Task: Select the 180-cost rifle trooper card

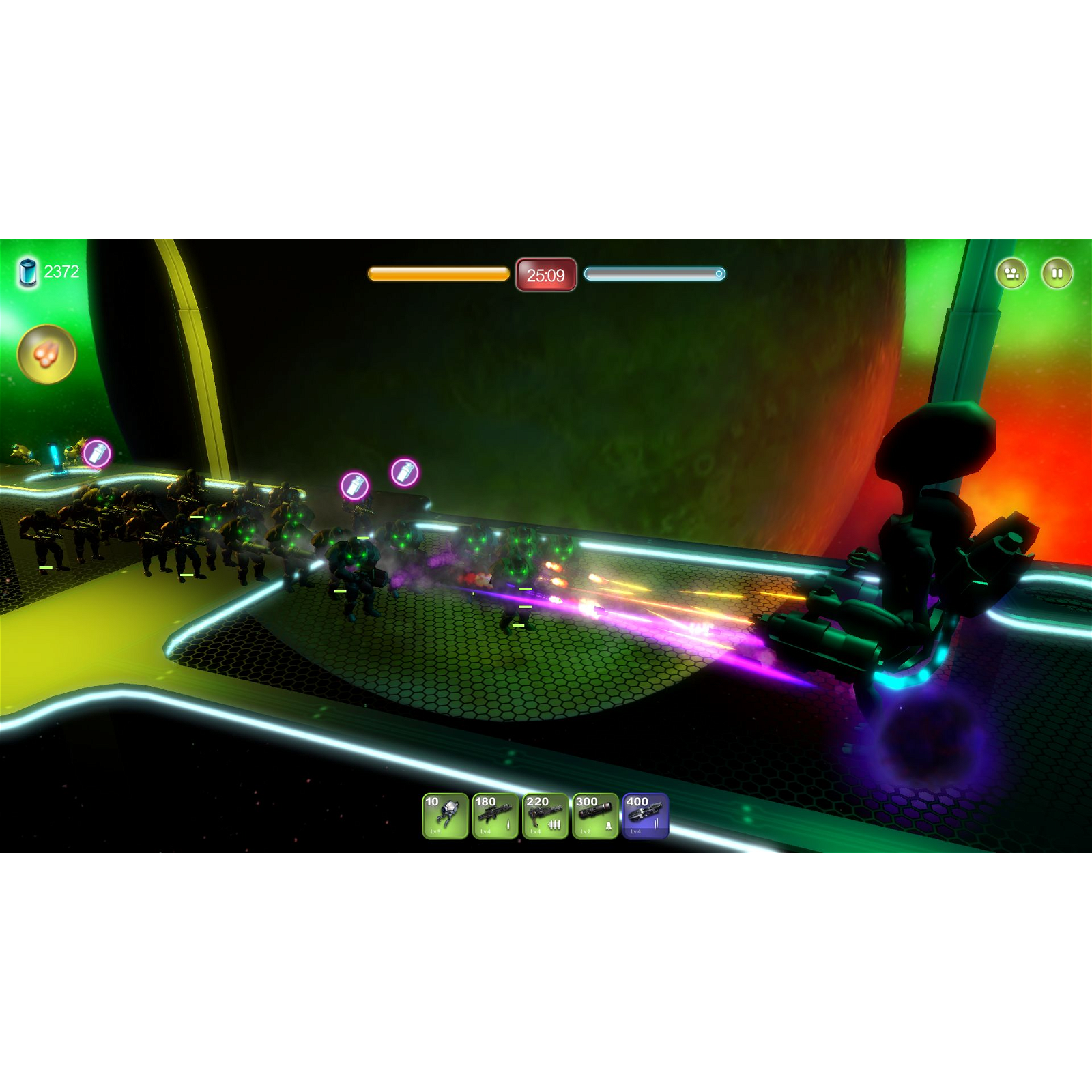Action: pos(495,819)
